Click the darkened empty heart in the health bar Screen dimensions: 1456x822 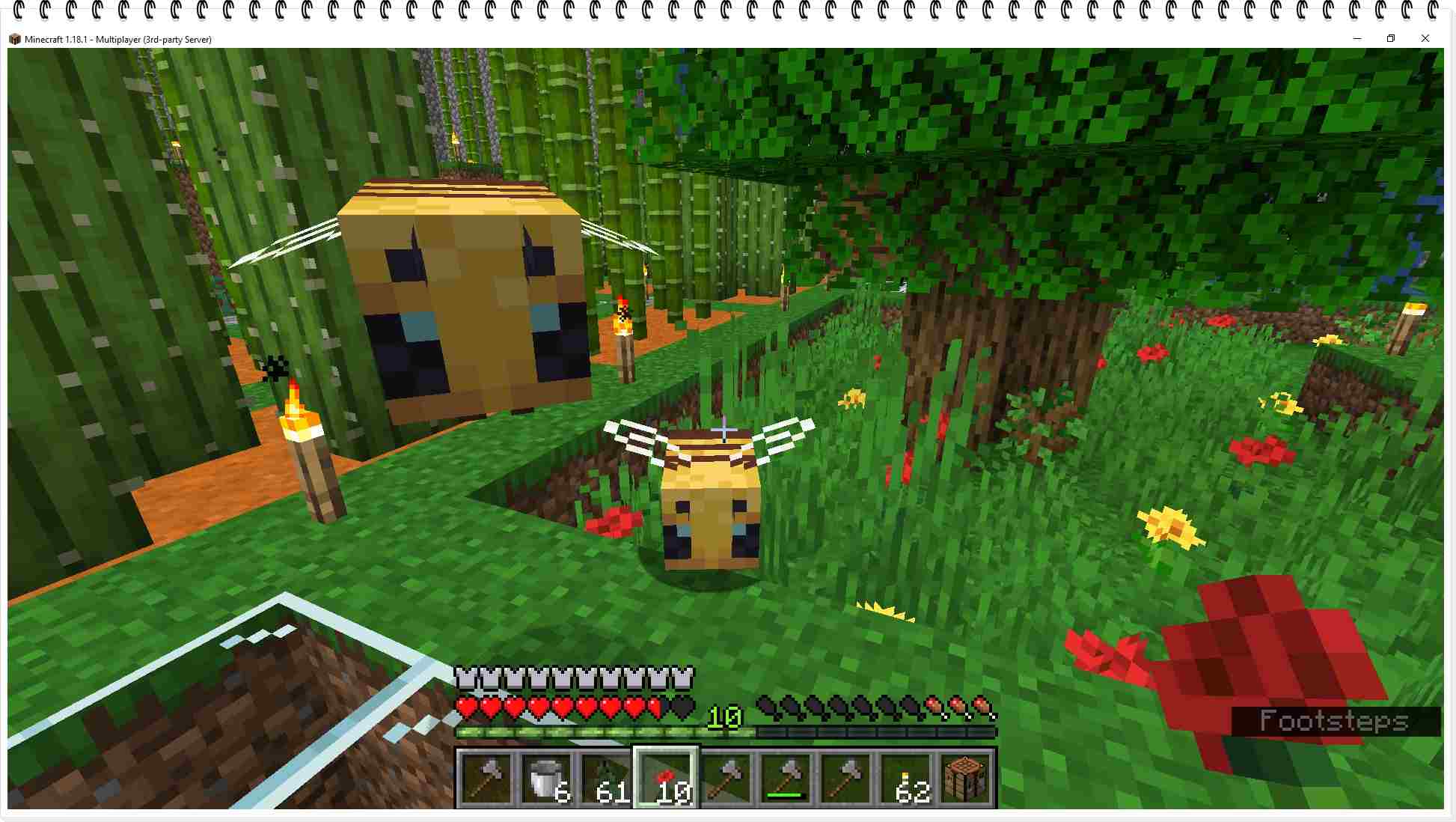[679, 707]
